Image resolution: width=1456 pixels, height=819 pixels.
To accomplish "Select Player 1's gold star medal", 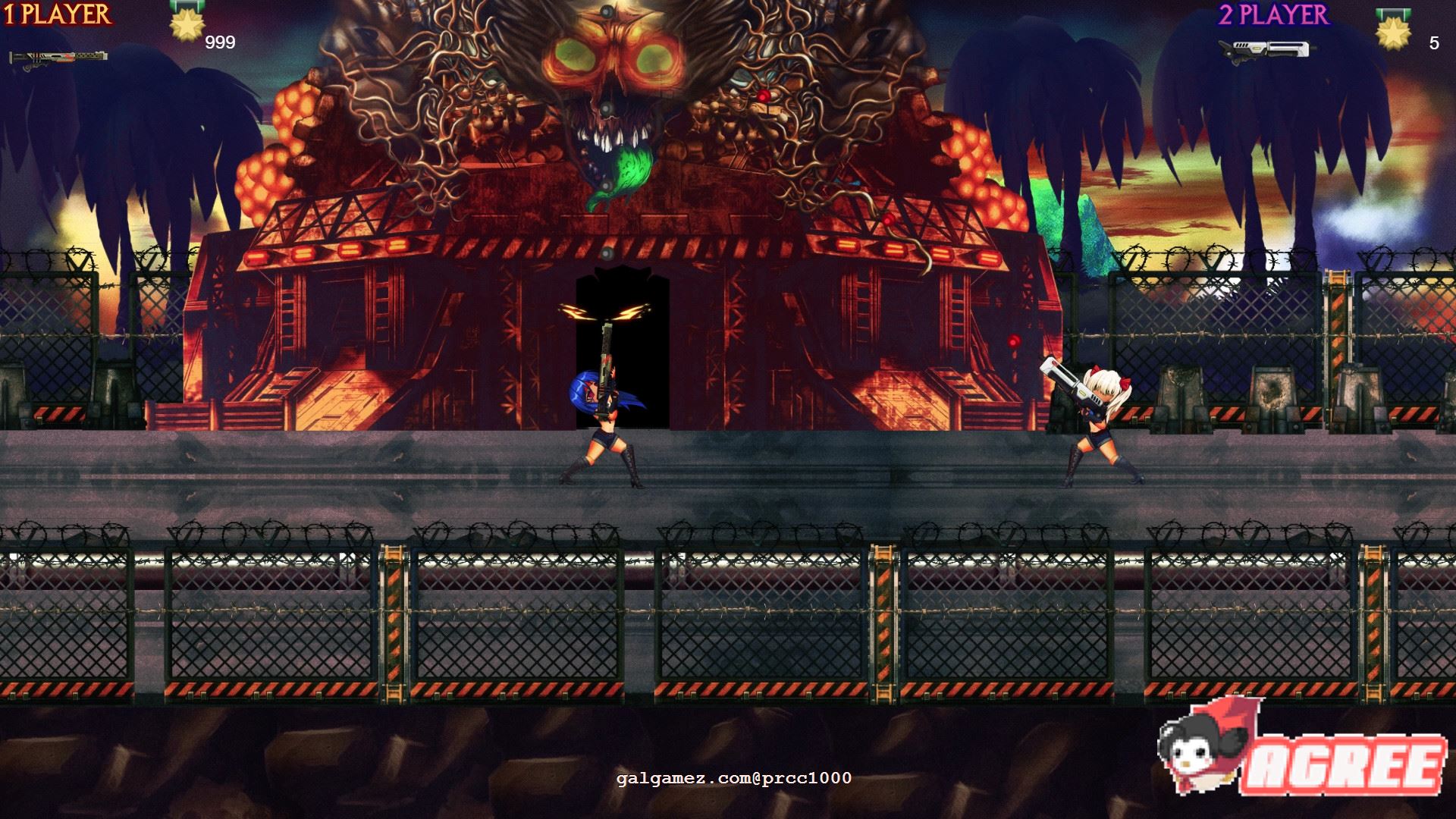I will 184,23.
